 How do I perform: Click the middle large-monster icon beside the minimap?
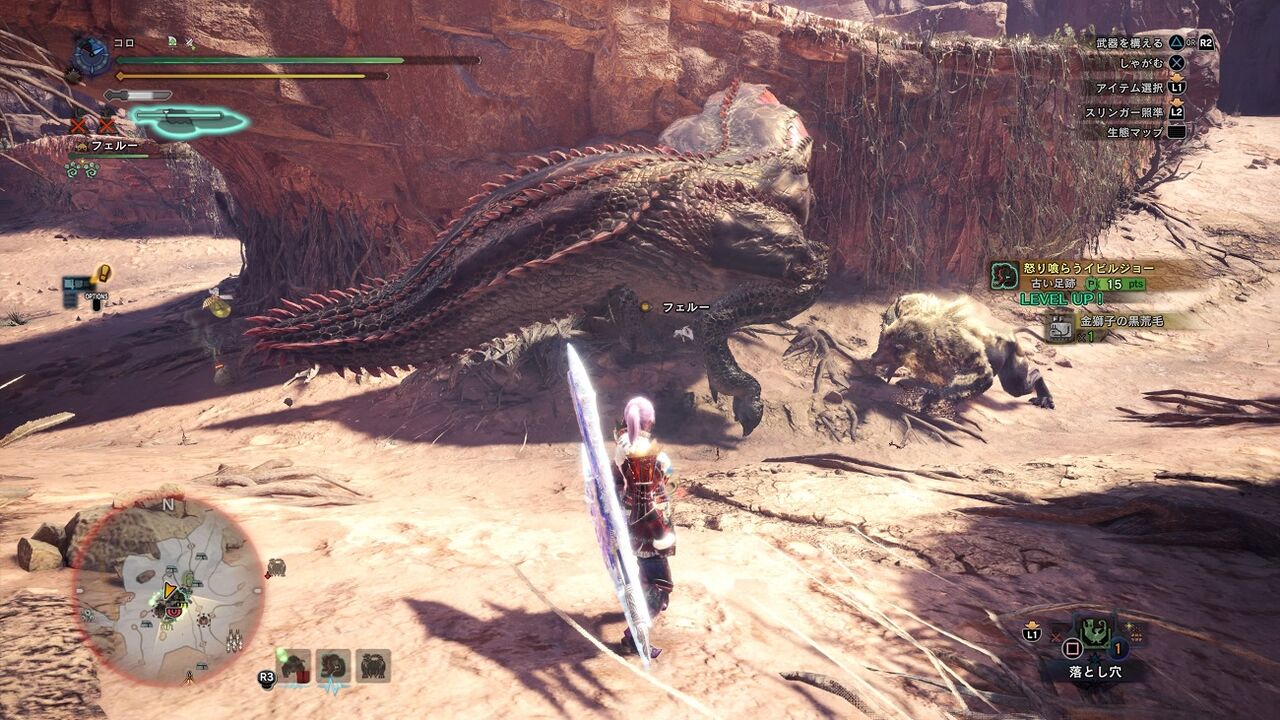coord(331,666)
